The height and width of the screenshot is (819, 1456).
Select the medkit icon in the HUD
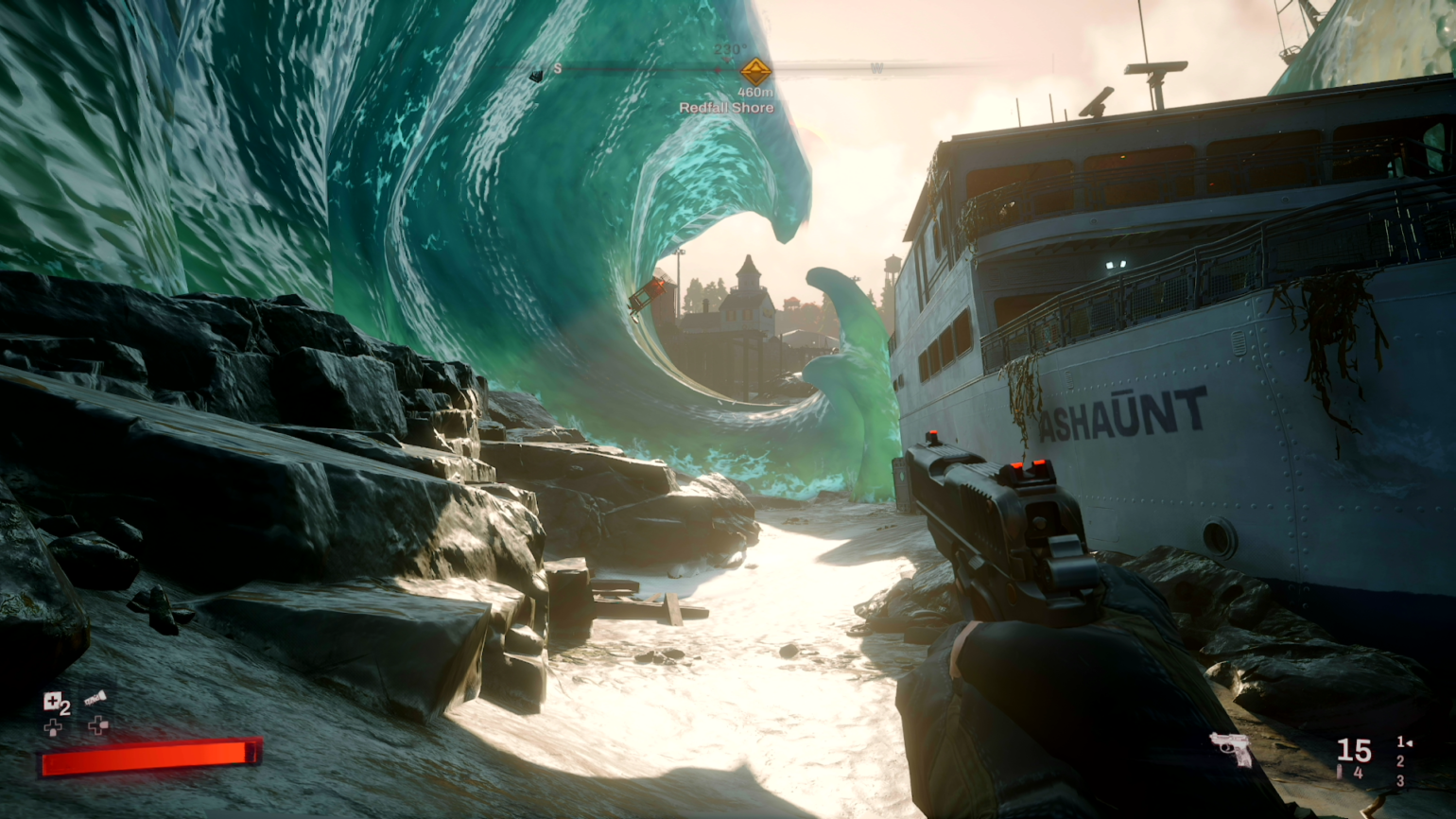coord(52,701)
